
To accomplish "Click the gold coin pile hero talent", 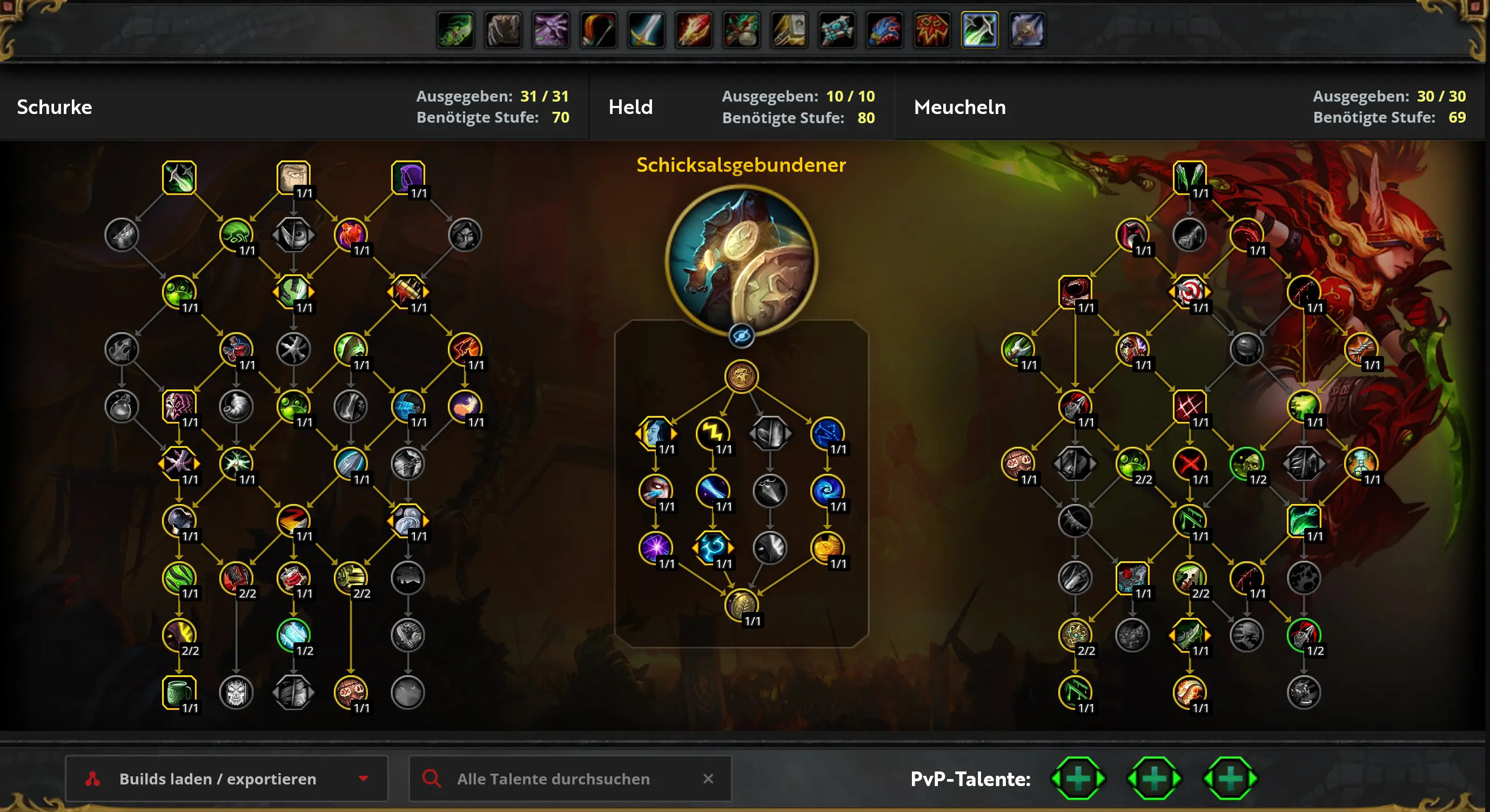I will tap(827, 547).
